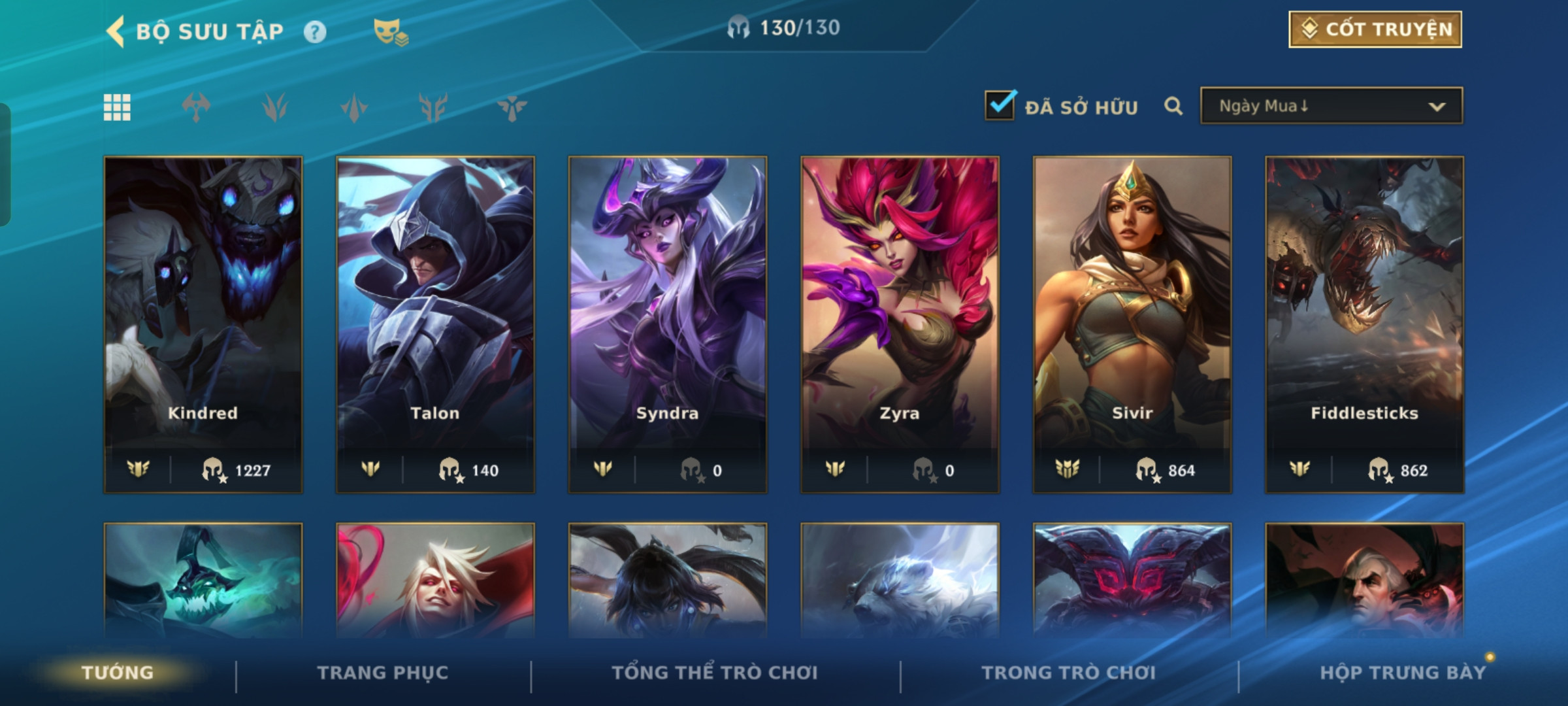The height and width of the screenshot is (706, 1568).
Task: Open the question mark help icon
Action: (x=315, y=32)
